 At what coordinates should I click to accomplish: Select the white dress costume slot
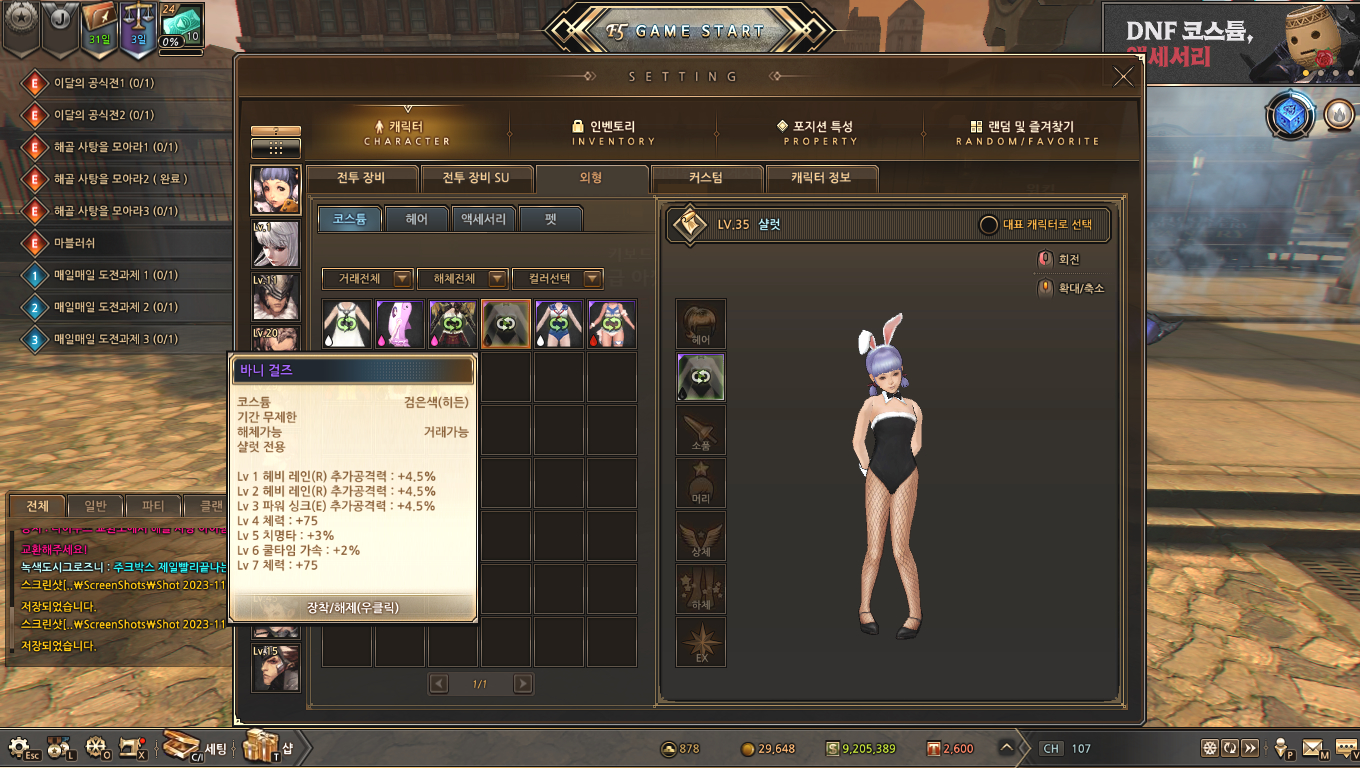347,324
